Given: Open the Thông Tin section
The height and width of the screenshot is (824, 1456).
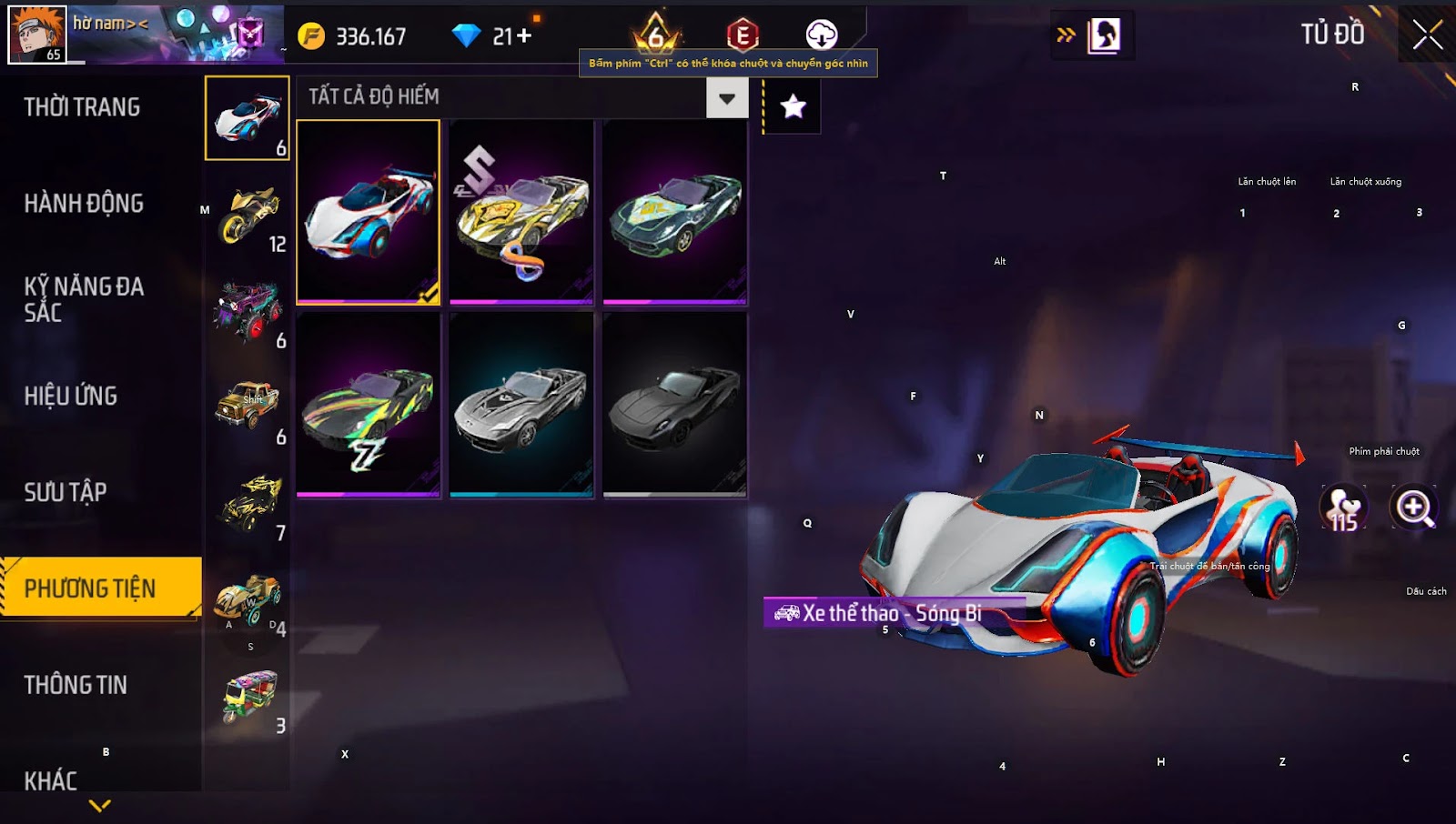Looking at the screenshot, I should coord(76,685).
